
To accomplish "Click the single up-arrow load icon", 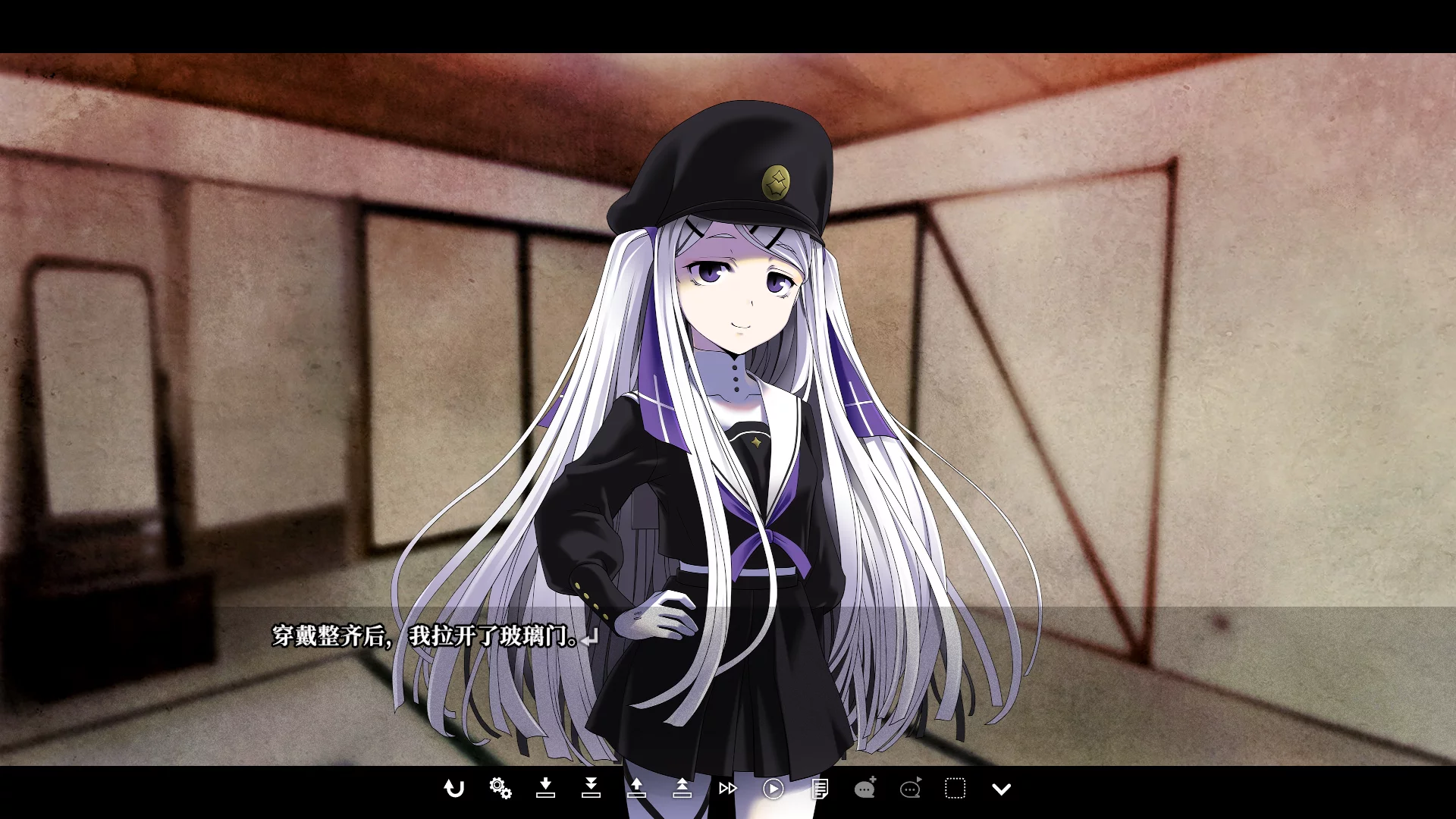I will pos(636,789).
